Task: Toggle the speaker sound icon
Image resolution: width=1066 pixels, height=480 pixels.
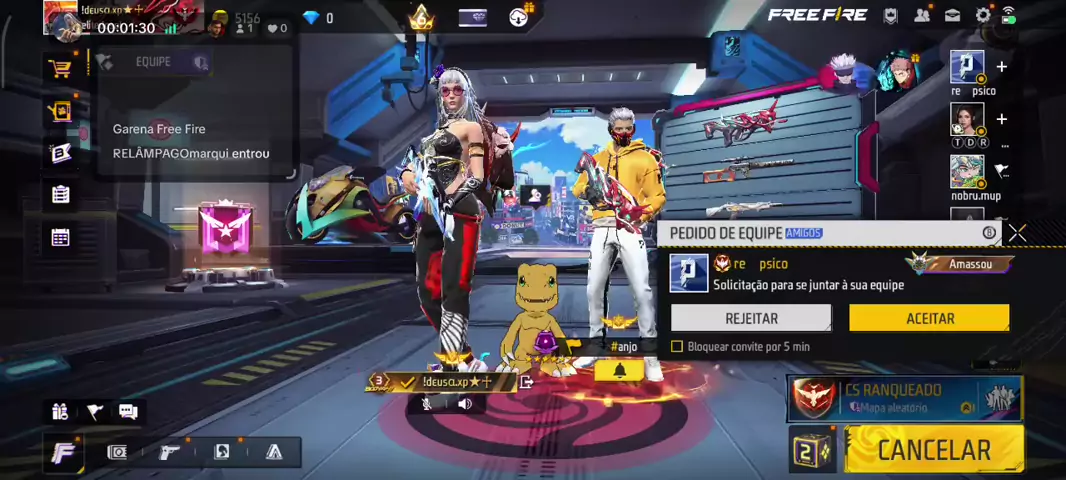Action: coord(465,404)
